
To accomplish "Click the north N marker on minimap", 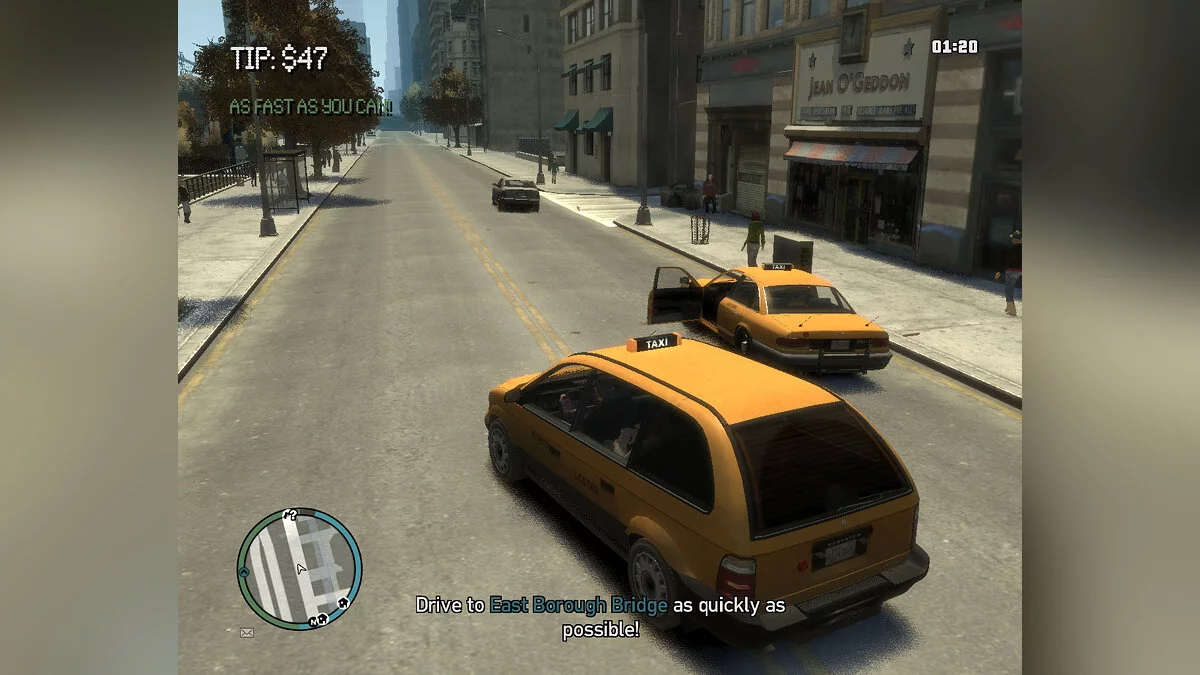I will 314,621.
